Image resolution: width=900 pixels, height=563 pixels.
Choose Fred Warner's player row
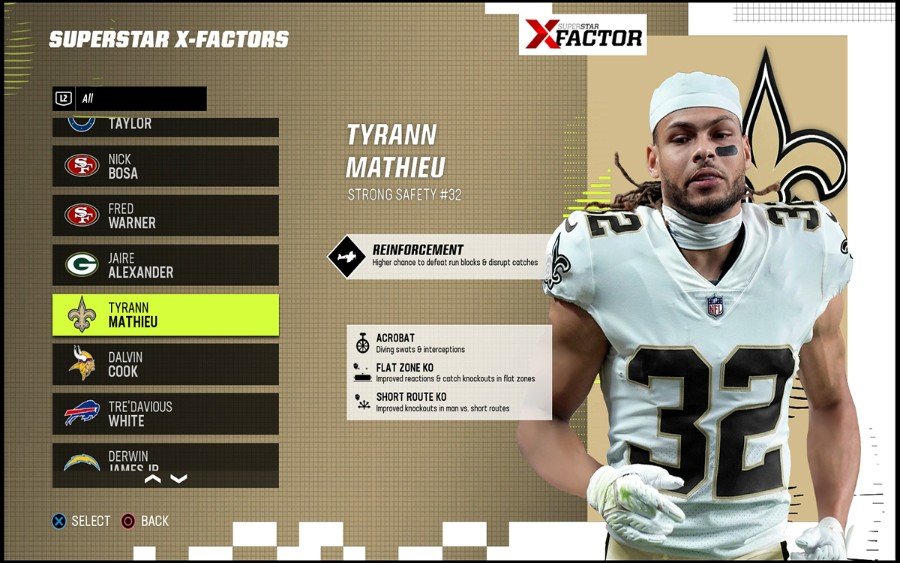pos(165,216)
